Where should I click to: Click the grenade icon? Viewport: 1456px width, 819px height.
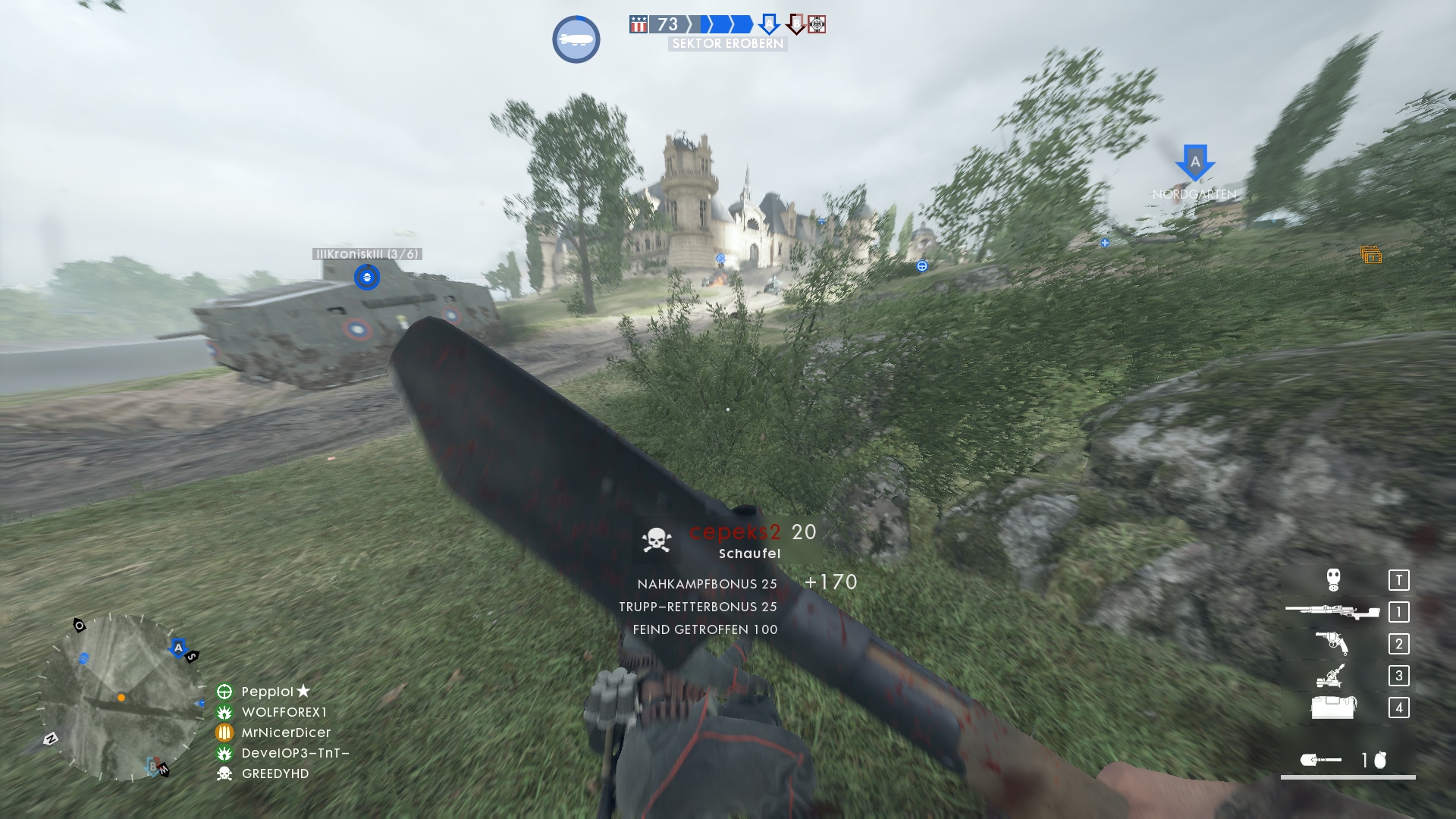pos(1380,760)
